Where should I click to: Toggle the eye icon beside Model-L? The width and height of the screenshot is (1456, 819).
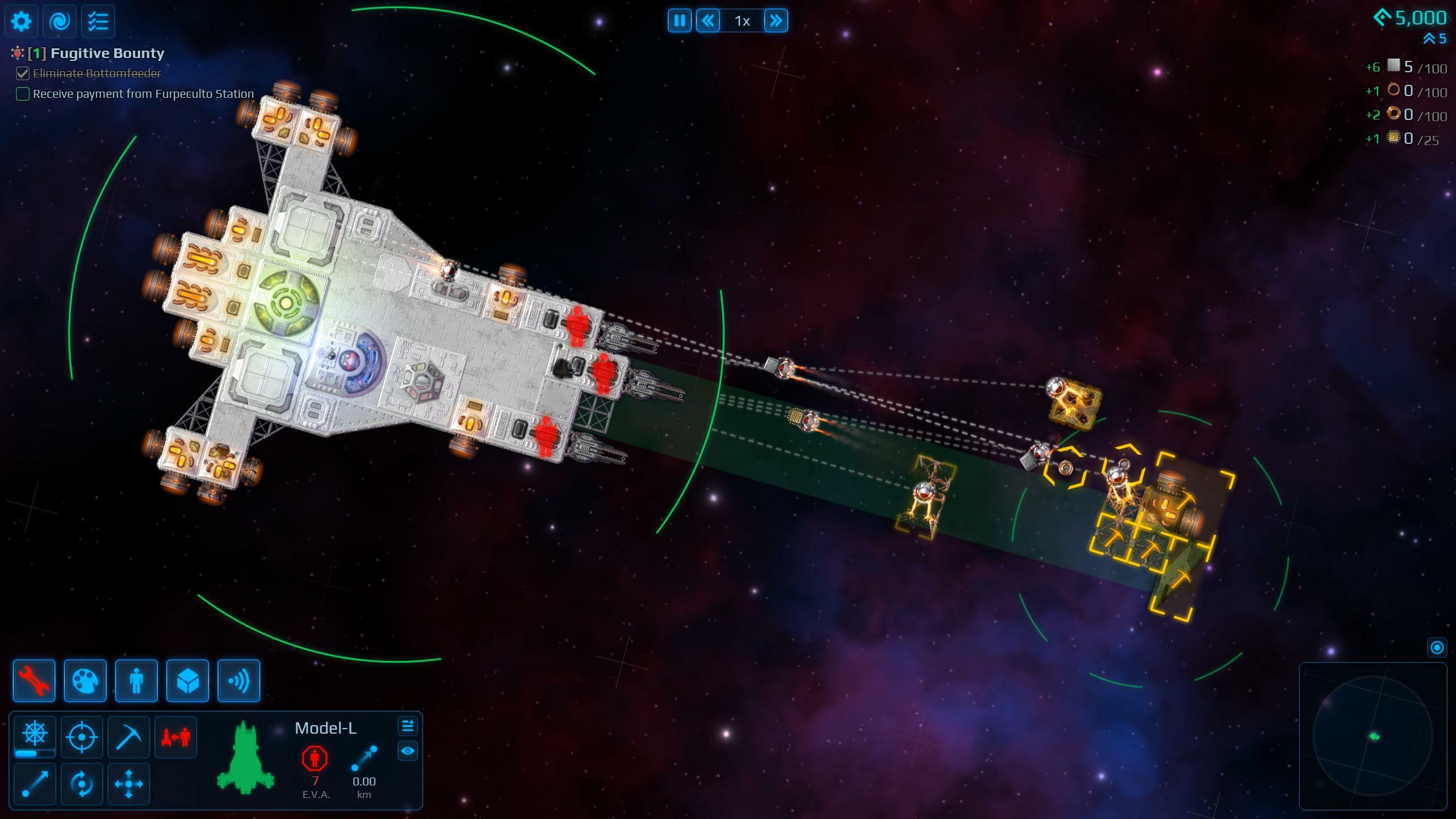click(x=407, y=751)
